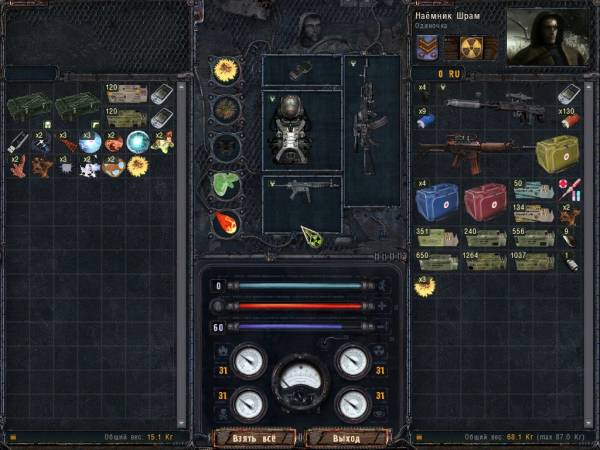Select the blue medkit bag stack
The height and width of the screenshot is (450, 600).
click(436, 201)
